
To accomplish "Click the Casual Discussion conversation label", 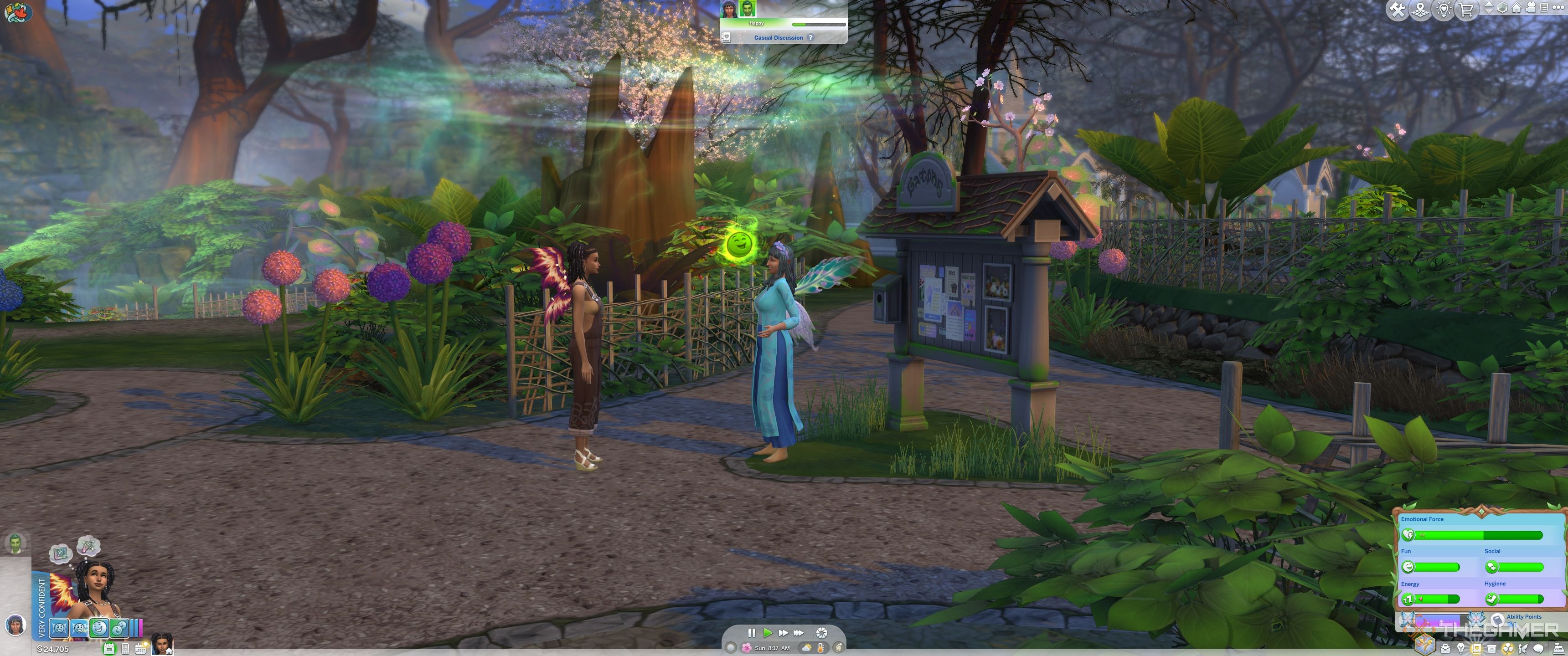I will [779, 38].
